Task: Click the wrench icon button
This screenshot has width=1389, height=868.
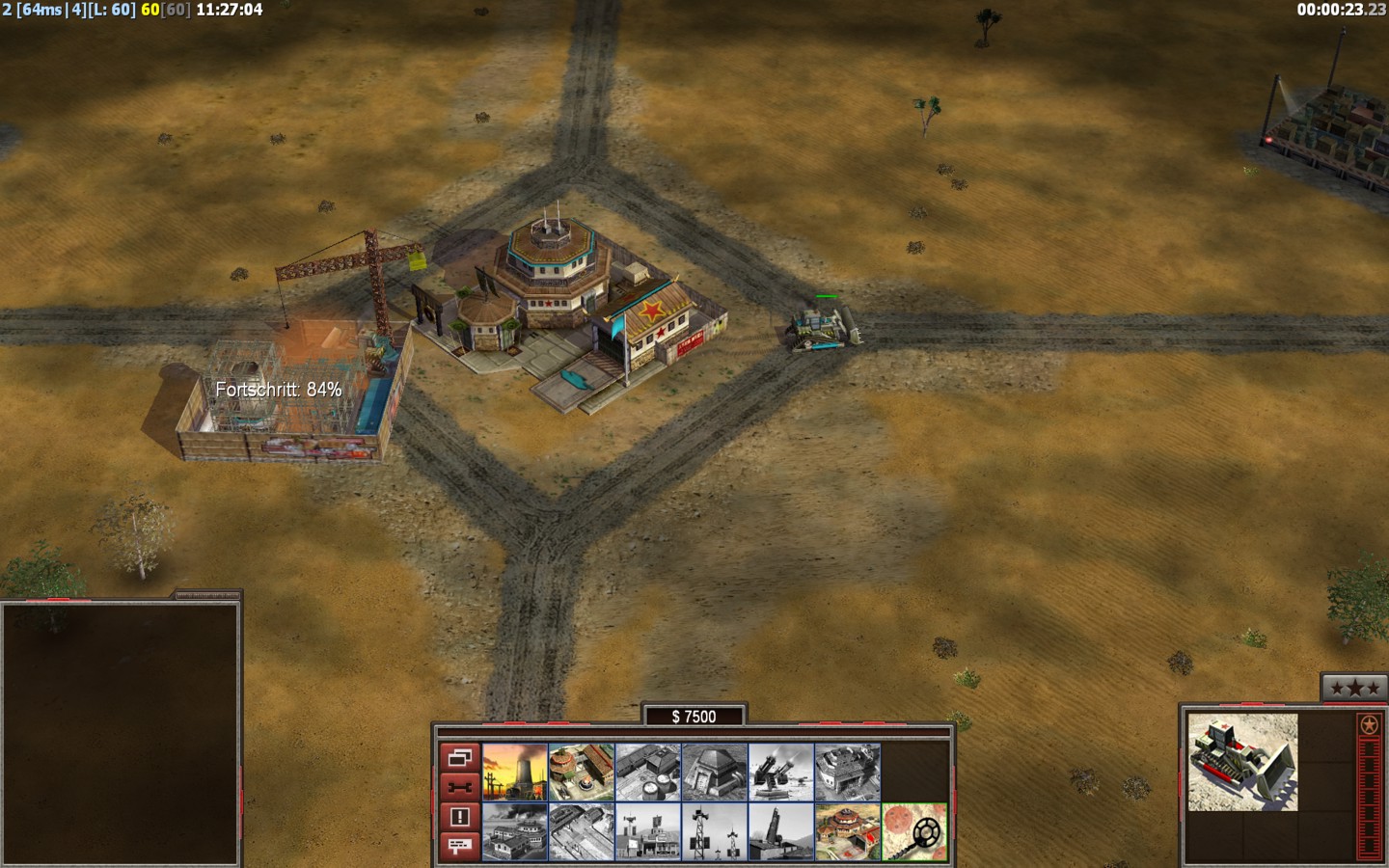Action: click(x=459, y=787)
